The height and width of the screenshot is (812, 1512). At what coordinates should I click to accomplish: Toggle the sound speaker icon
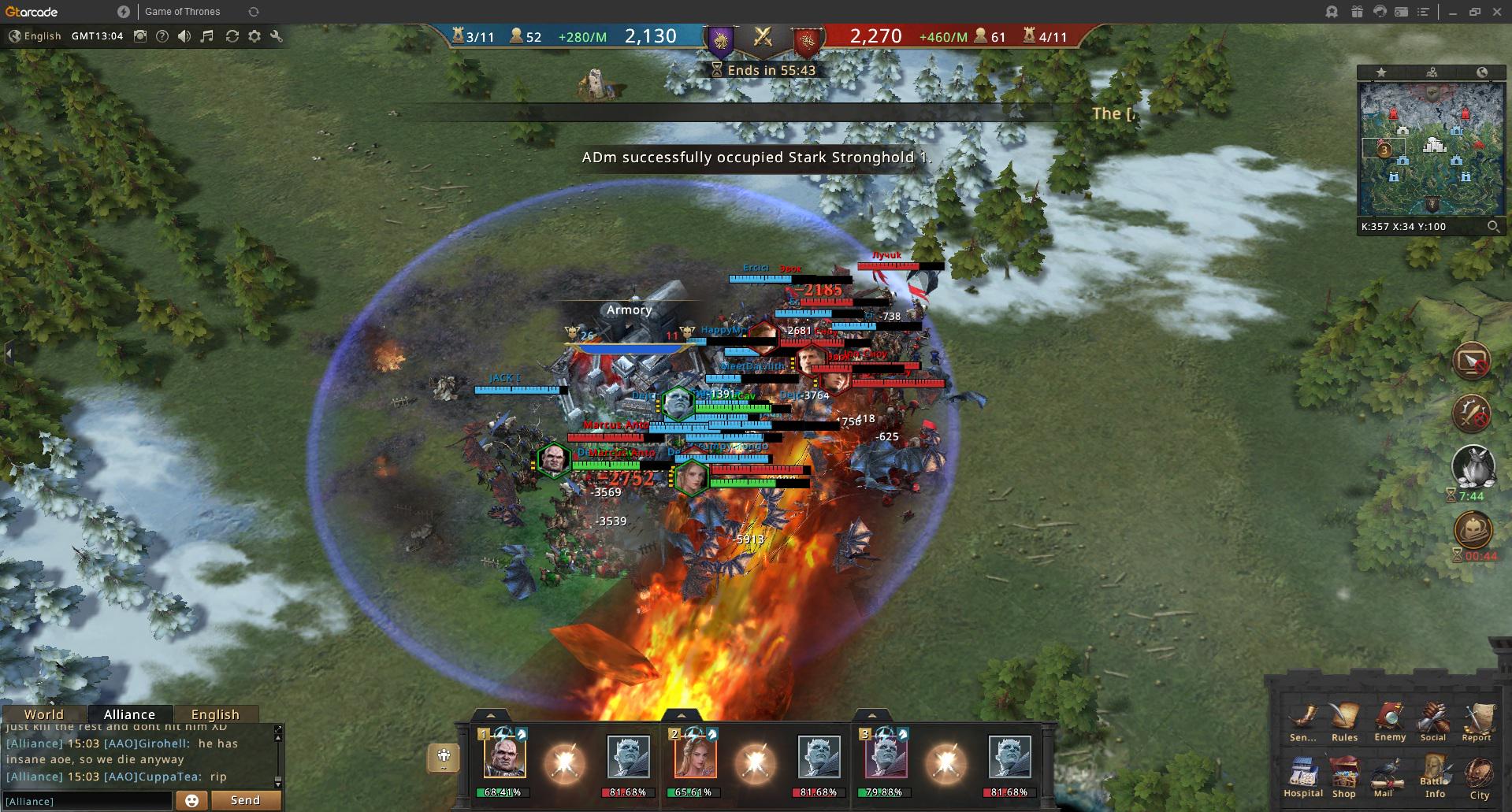pos(184,36)
